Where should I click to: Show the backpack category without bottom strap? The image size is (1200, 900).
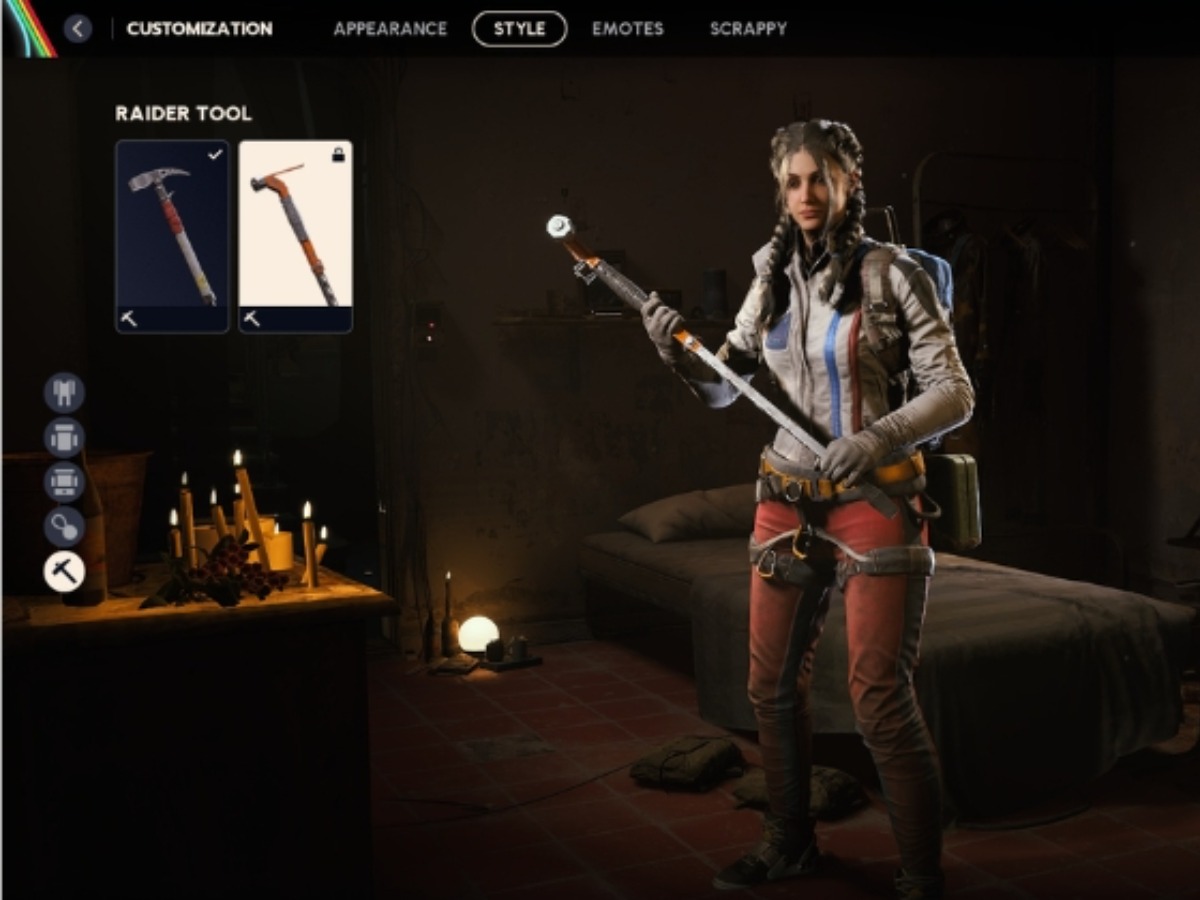(64, 438)
